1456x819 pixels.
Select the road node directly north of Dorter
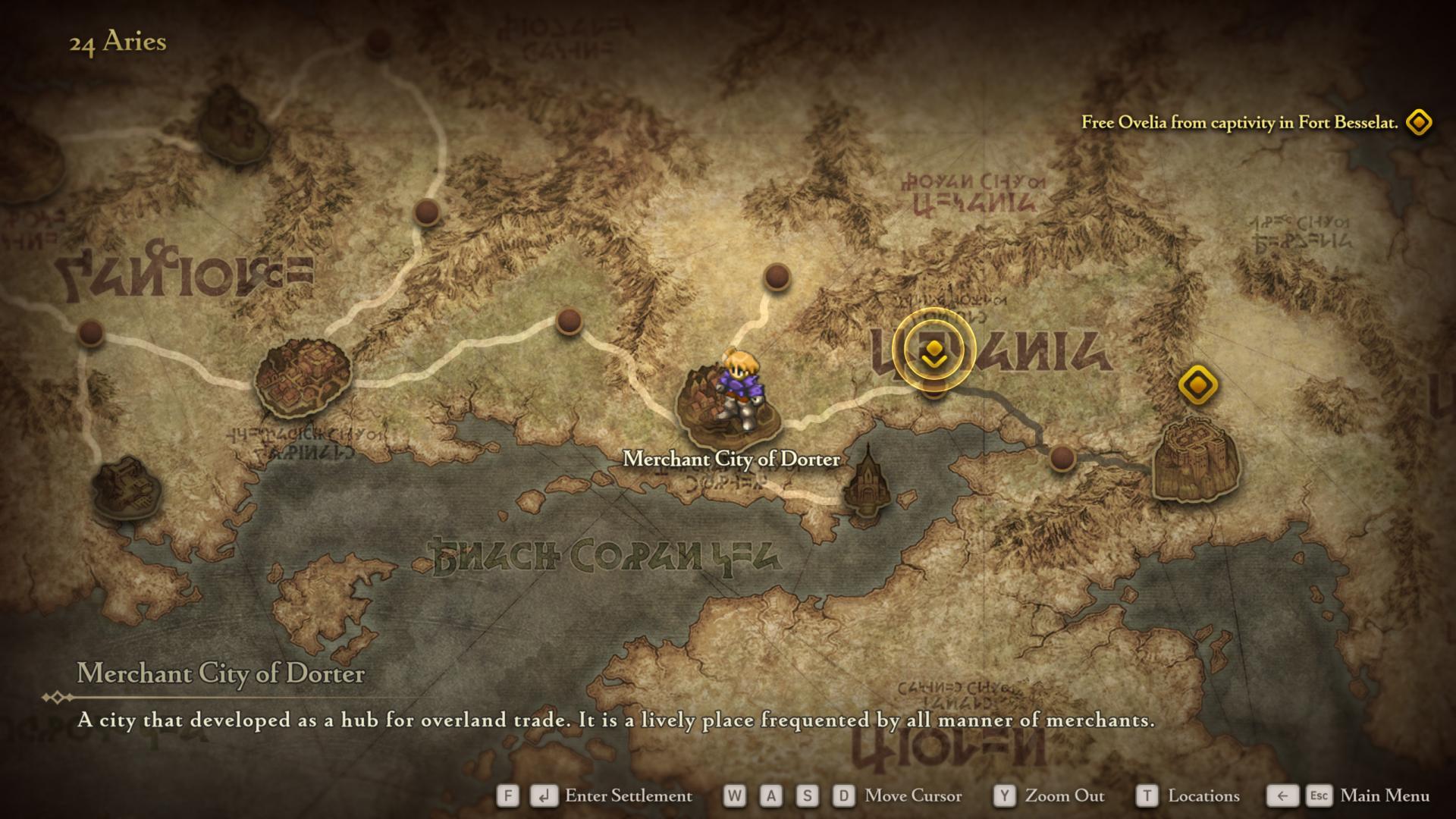click(x=777, y=277)
